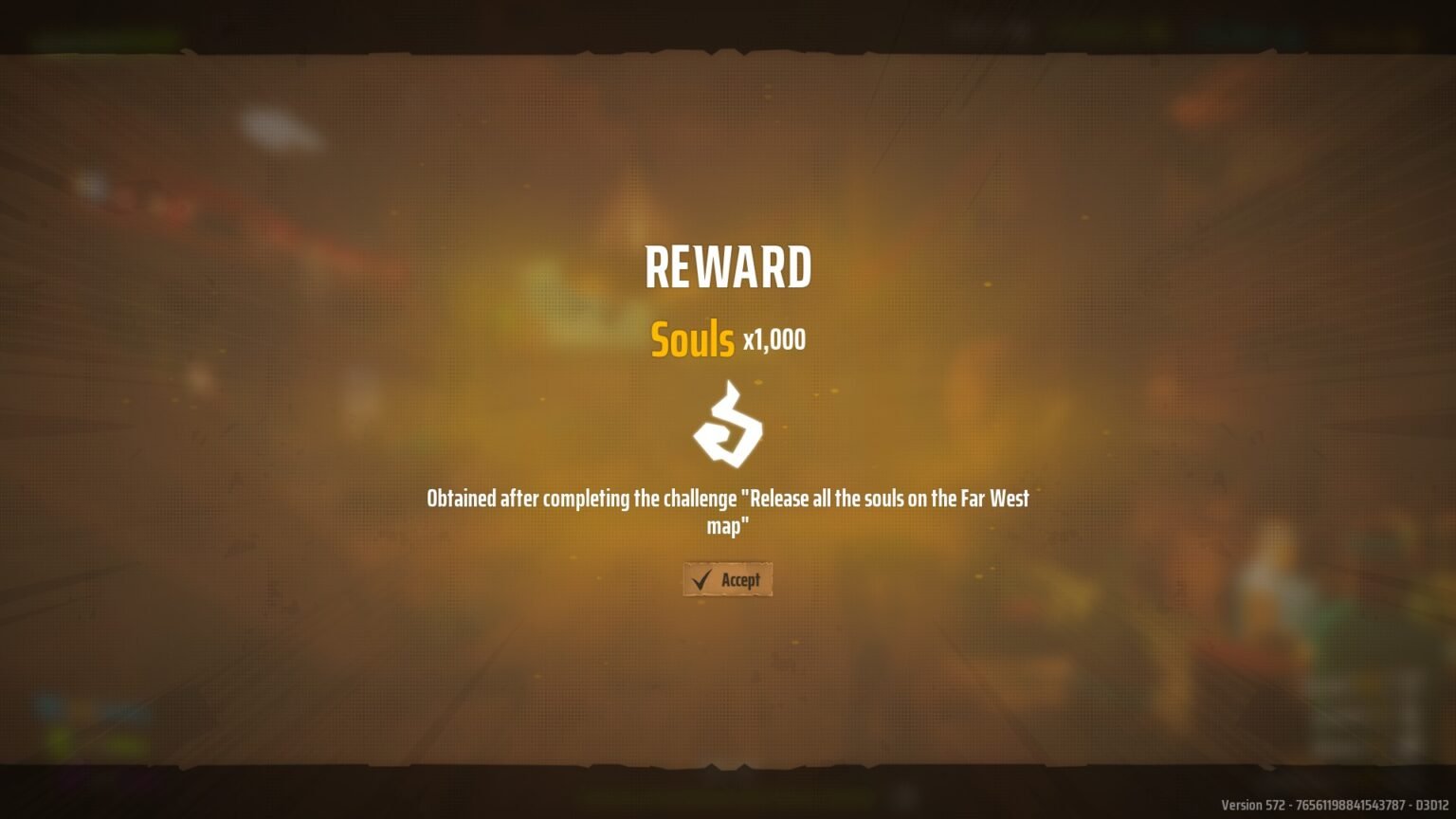The width and height of the screenshot is (1456, 819).
Task: Click the x1,000 quantity text
Action: (772, 341)
